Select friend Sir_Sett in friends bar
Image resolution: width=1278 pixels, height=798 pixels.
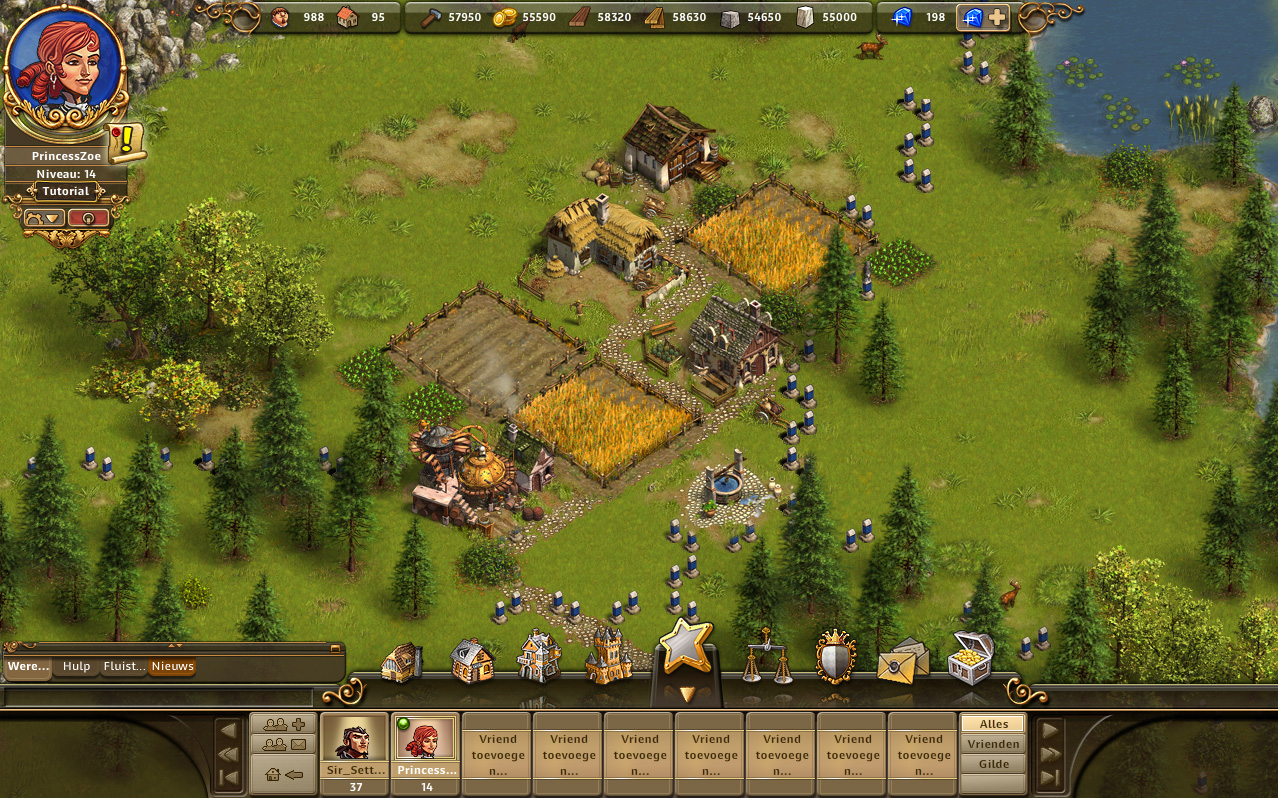click(355, 745)
